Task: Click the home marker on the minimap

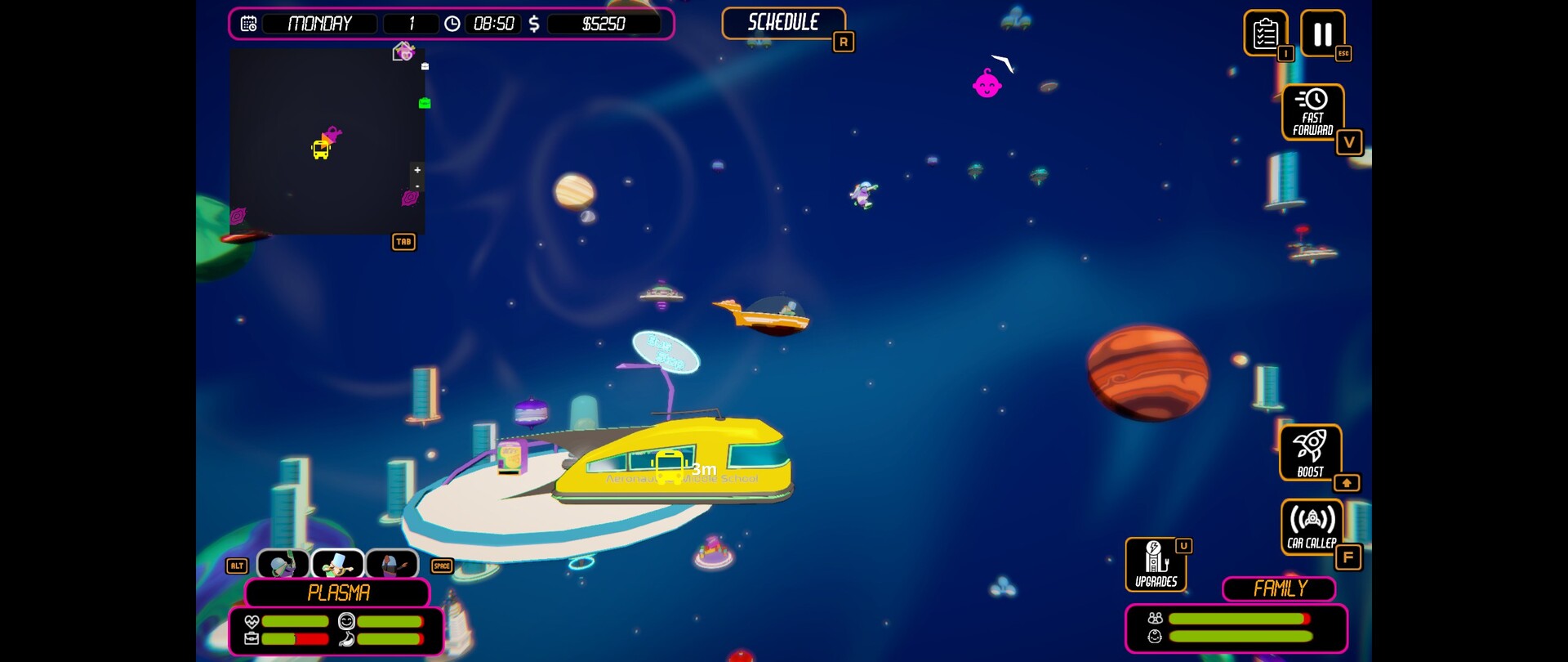Action: 403,52
